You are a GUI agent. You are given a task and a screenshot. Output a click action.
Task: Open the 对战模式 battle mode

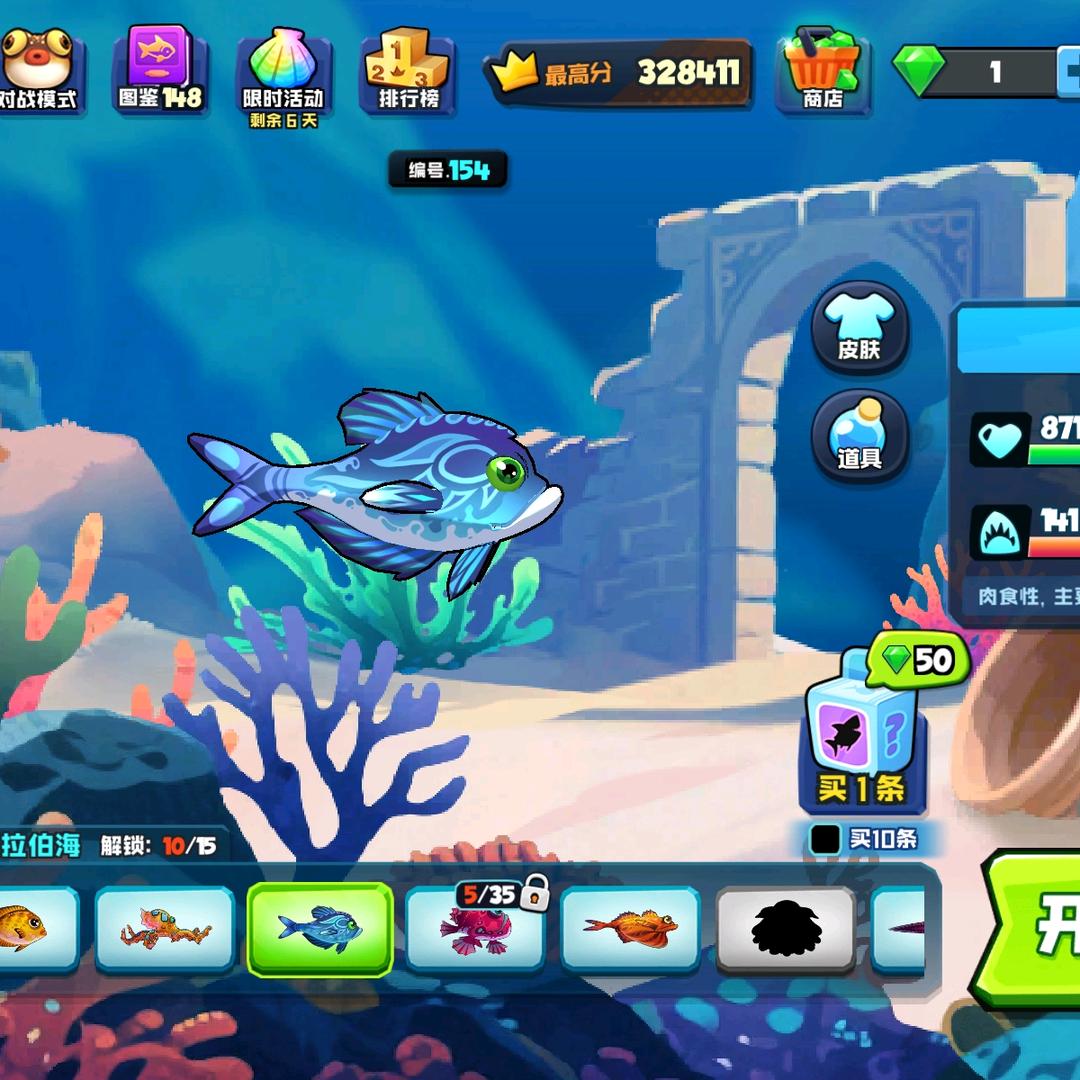(x=36, y=68)
